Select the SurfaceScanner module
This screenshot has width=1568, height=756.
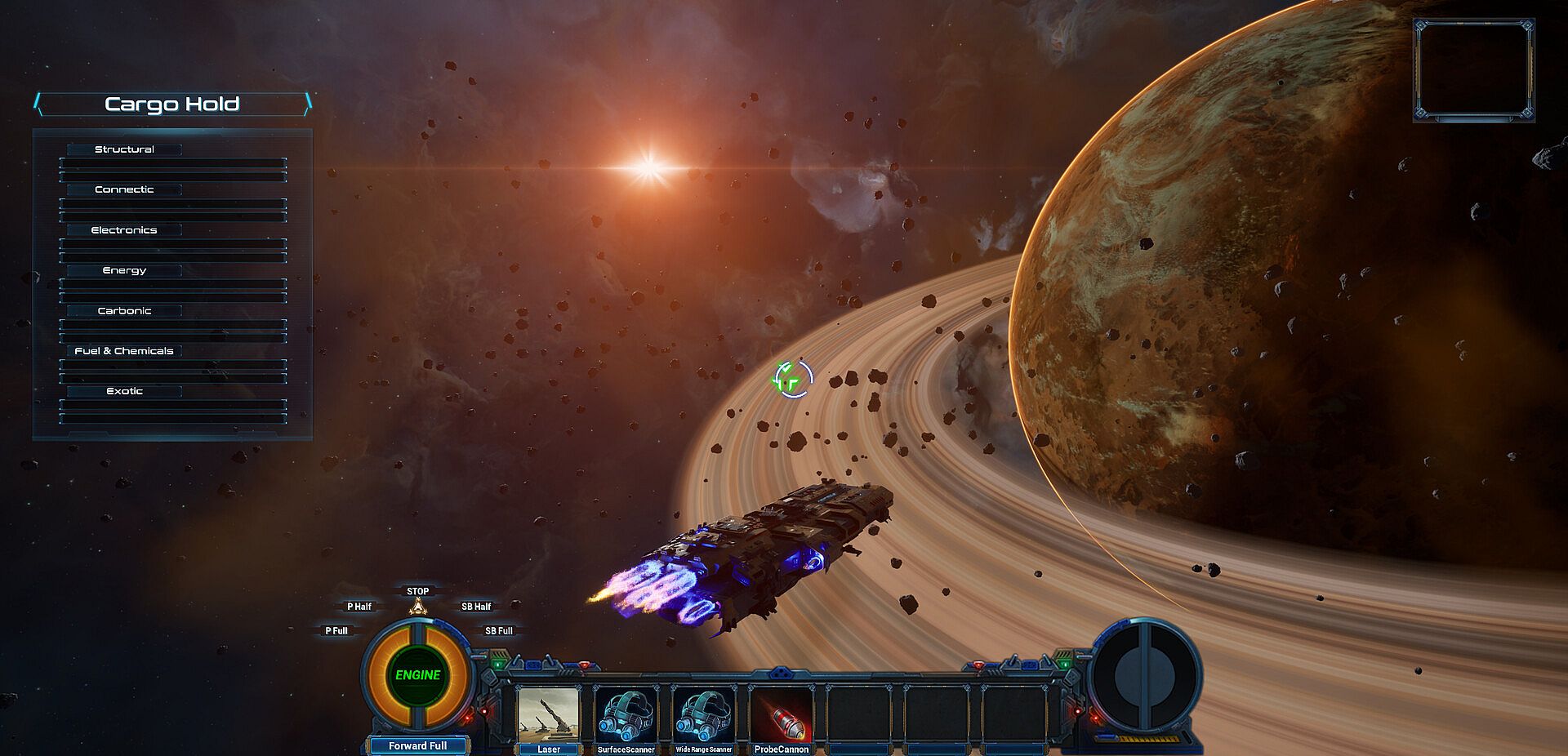click(626, 716)
